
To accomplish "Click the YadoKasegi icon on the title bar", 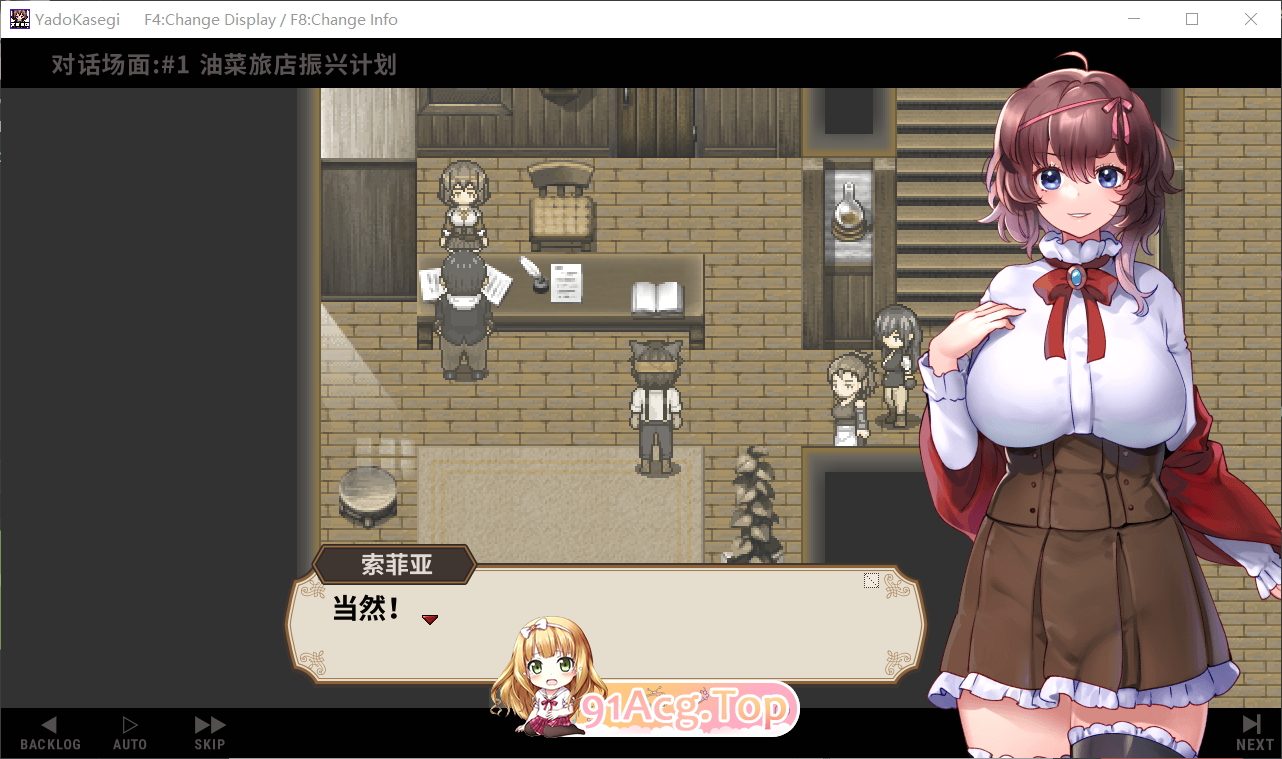I will pyautogui.click(x=19, y=19).
